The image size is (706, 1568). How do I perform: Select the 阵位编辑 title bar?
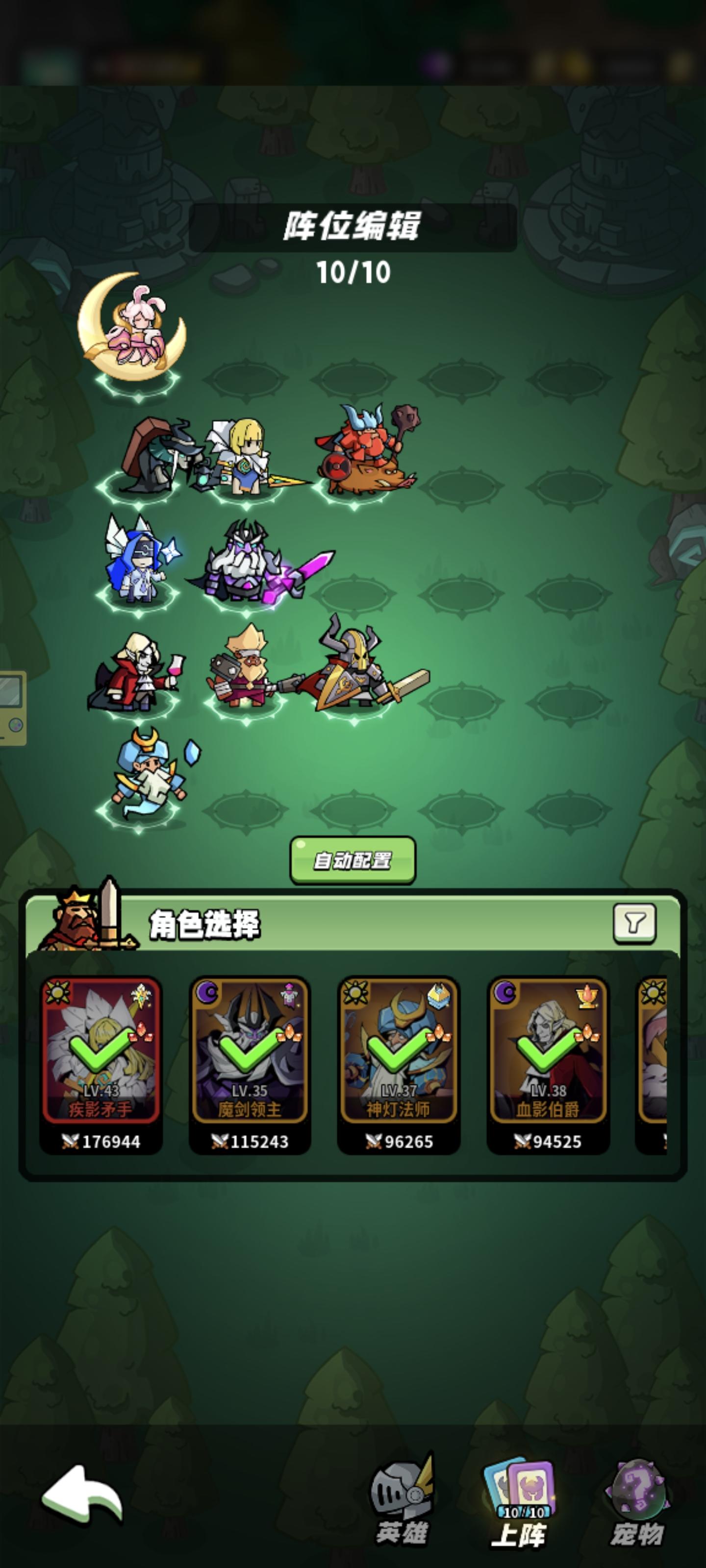[353, 227]
